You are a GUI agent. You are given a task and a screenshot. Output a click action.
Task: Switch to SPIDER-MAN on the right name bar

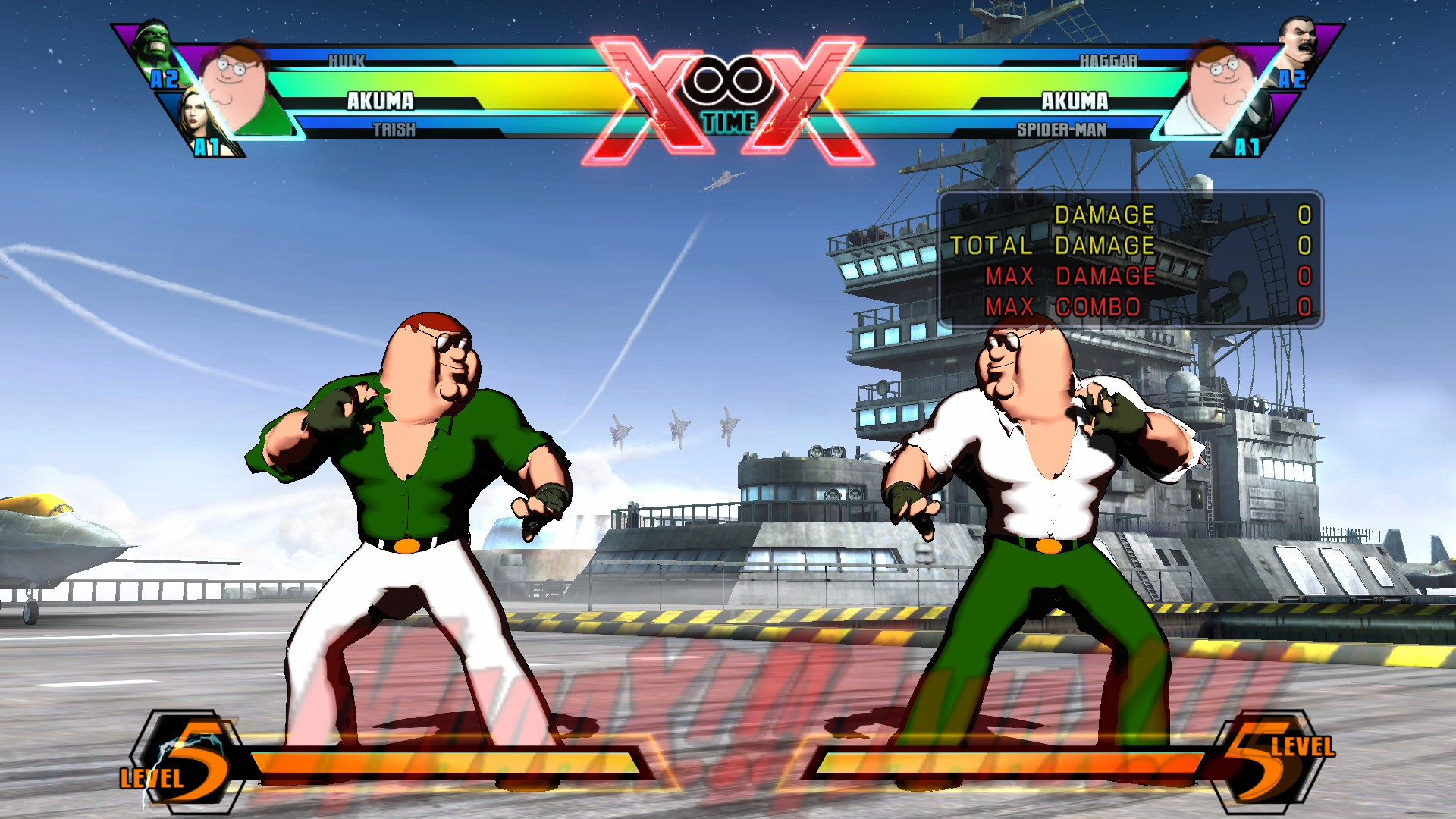tap(1062, 129)
